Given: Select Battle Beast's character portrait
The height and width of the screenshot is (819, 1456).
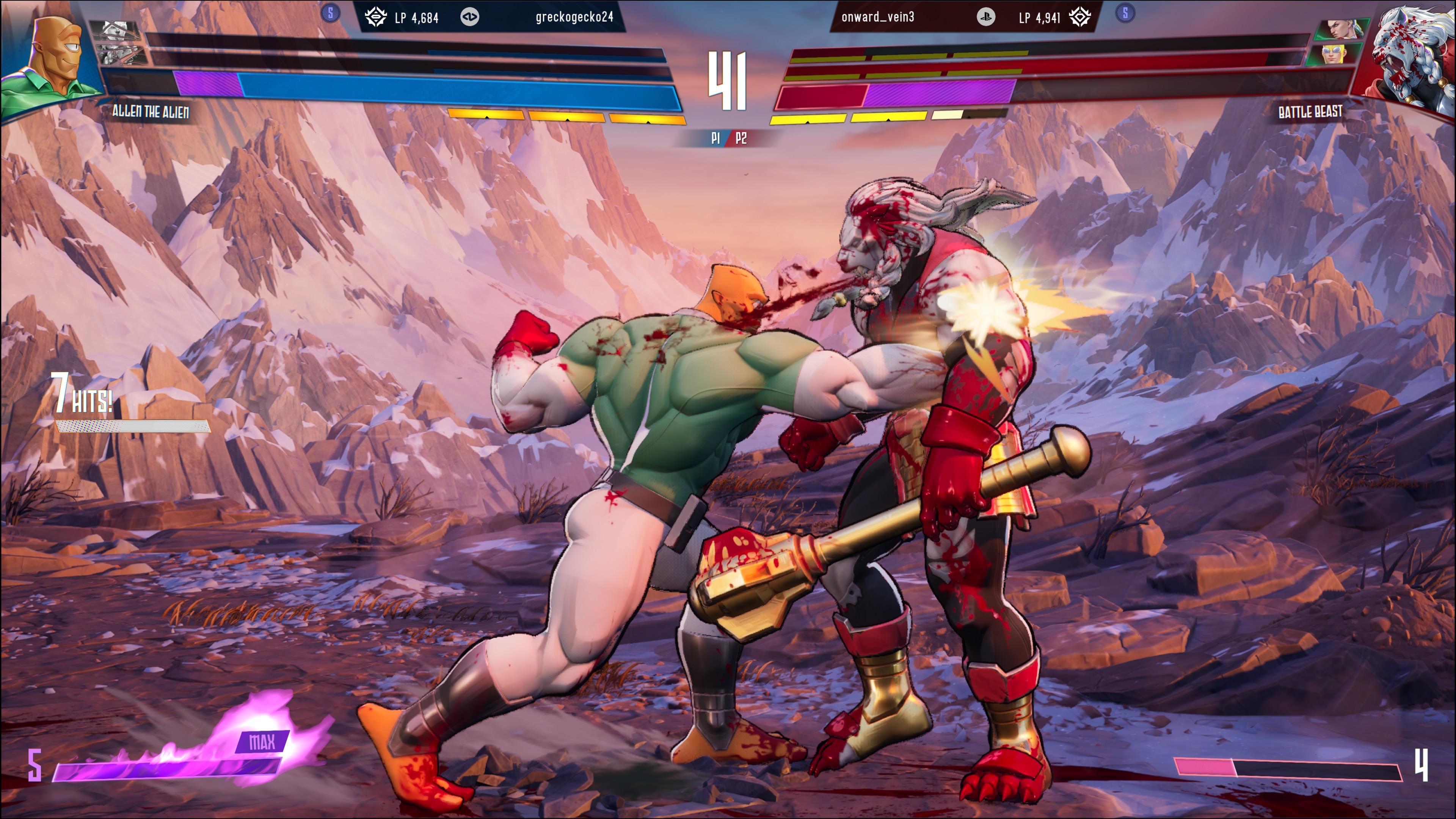Looking at the screenshot, I should [1407, 56].
